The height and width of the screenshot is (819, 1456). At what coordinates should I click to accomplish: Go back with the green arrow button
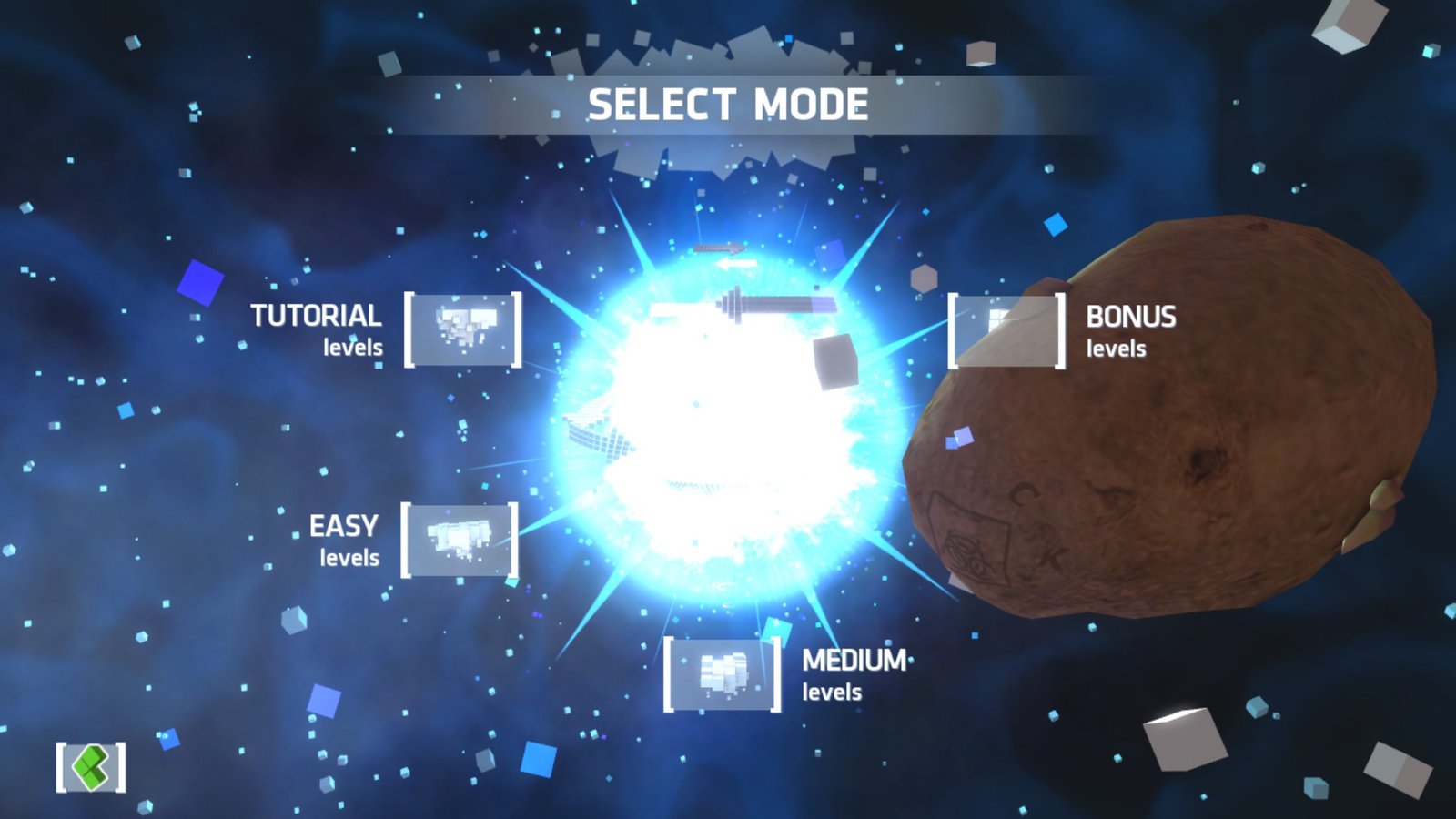tap(91, 767)
